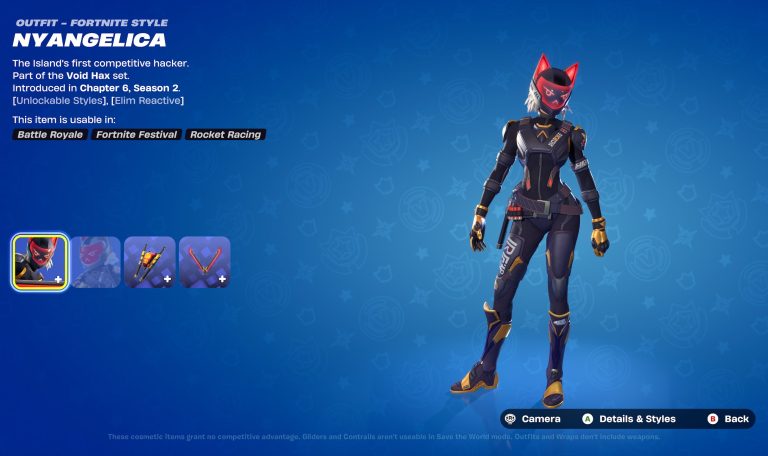This screenshot has width=768, height=456.
Task: Select the back bling item thumbnail
Action: (150, 262)
